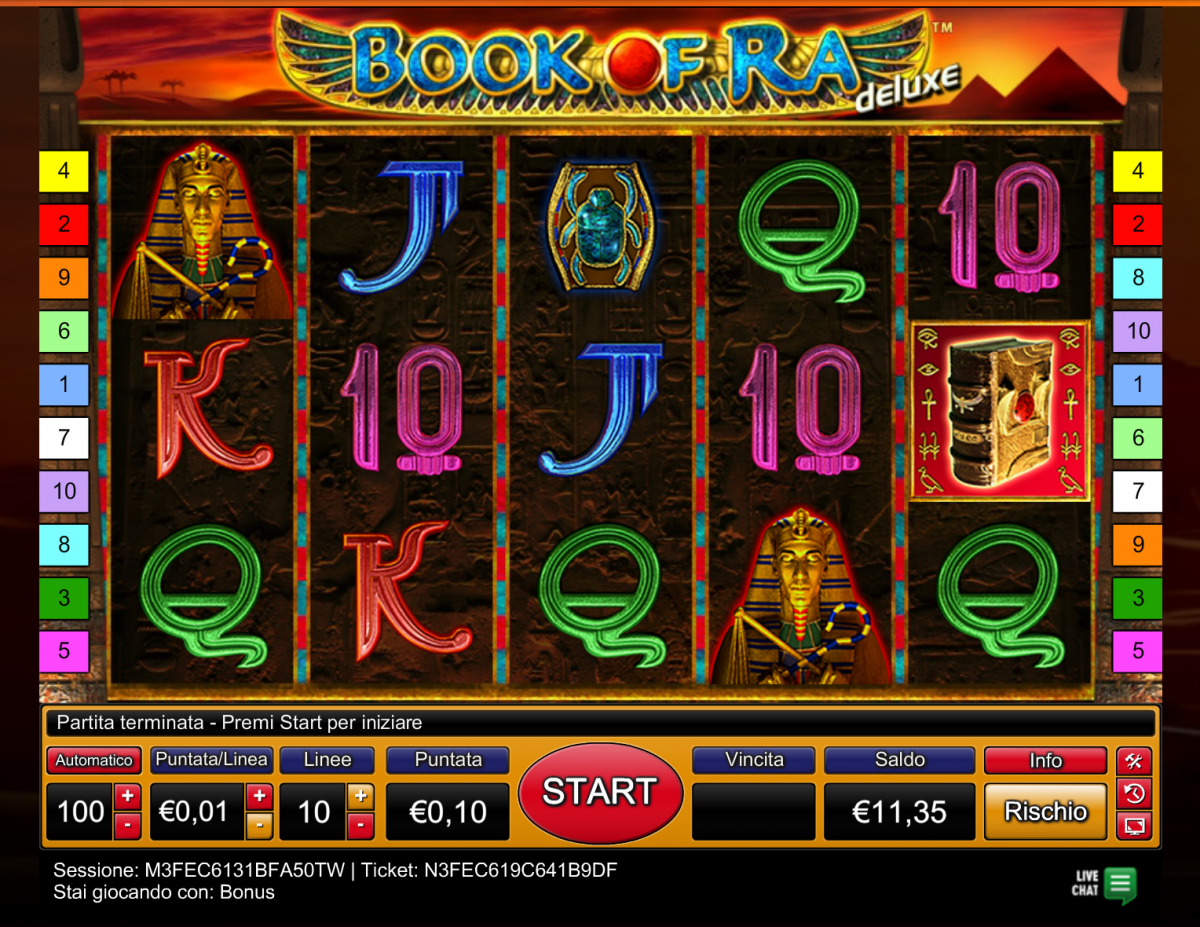Screen dimensions: 1200x927
Task: Raise the Puntata/Linea bet per line
Action: tap(258, 797)
